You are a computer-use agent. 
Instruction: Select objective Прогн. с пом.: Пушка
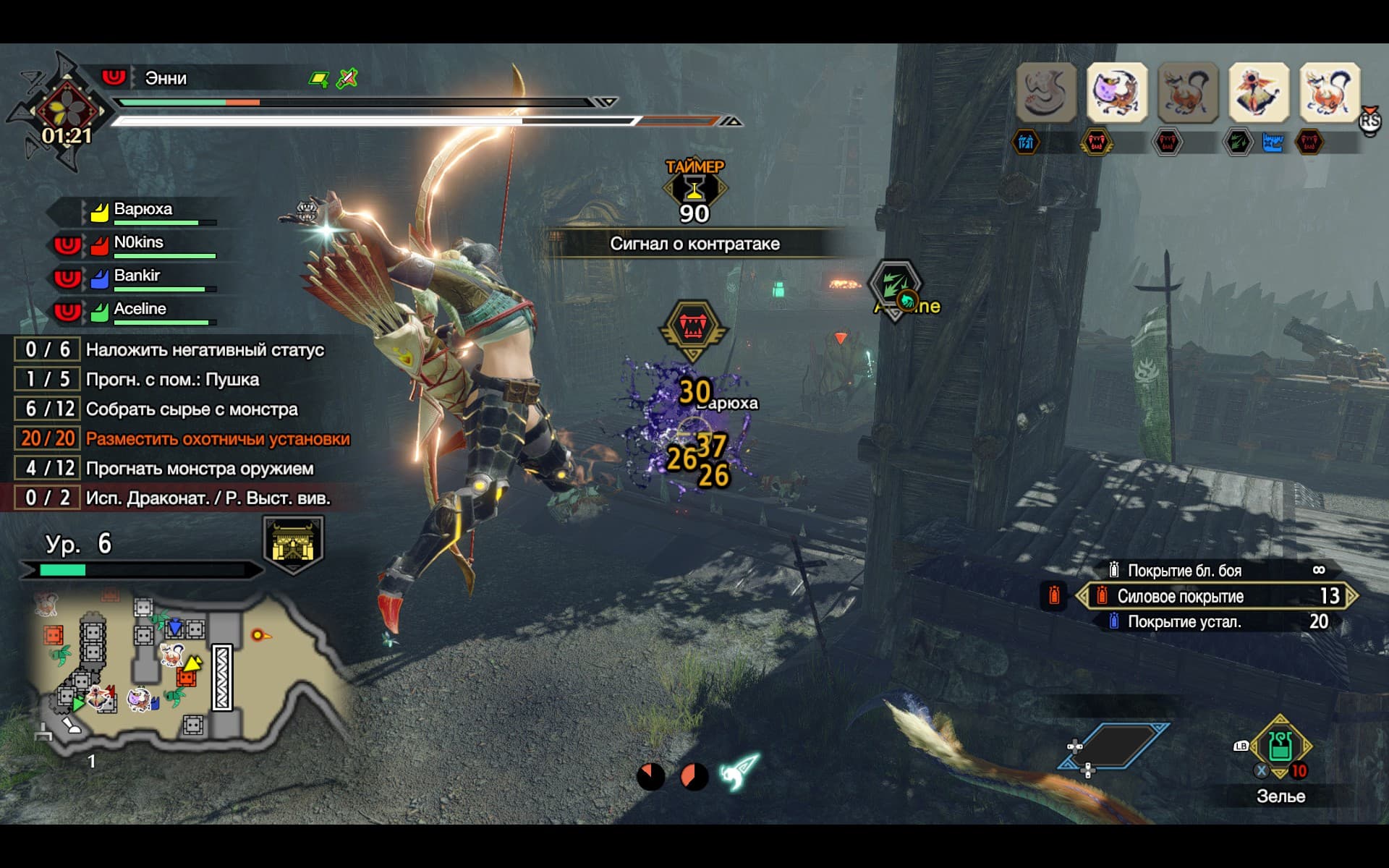172,380
